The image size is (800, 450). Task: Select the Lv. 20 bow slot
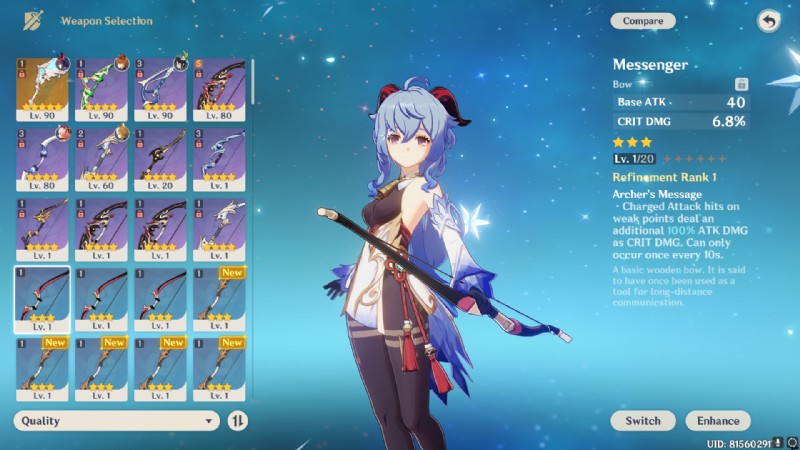(x=160, y=158)
